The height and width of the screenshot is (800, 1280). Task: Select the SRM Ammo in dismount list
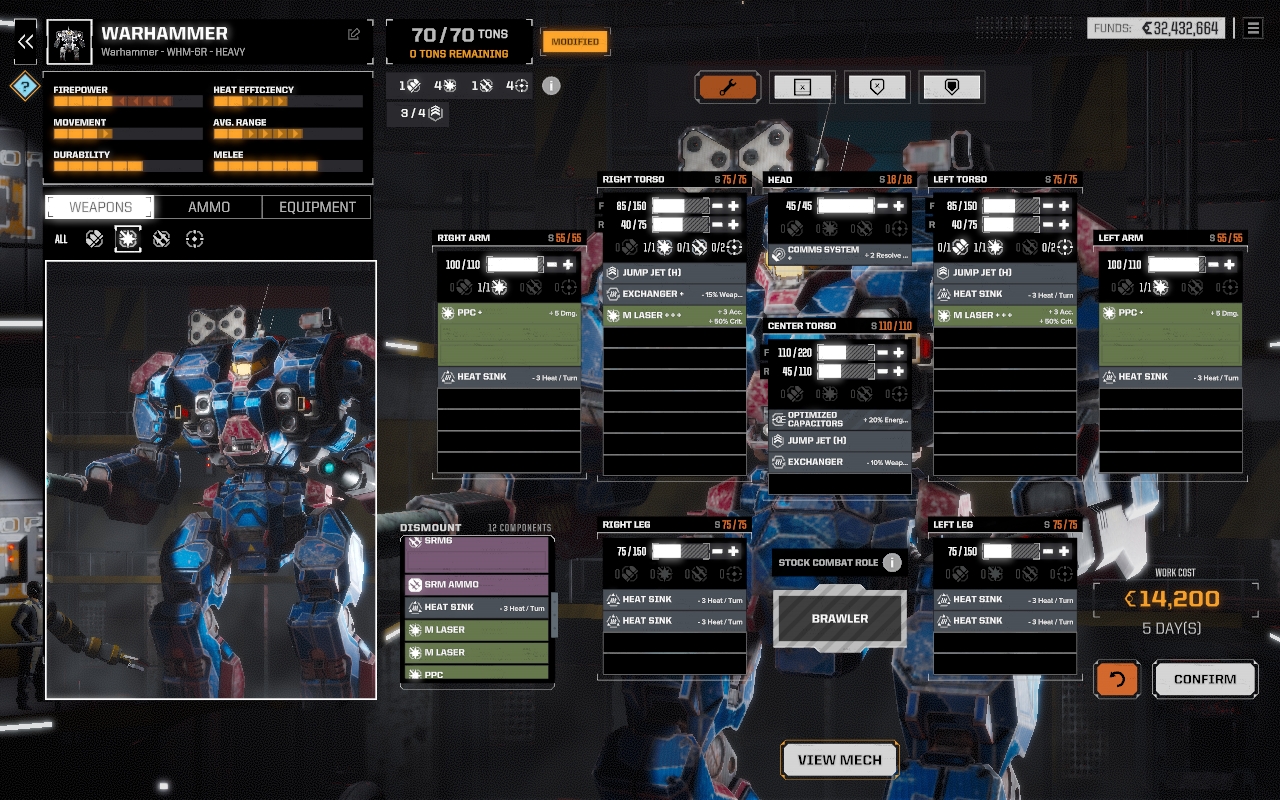[x=476, y=585]
